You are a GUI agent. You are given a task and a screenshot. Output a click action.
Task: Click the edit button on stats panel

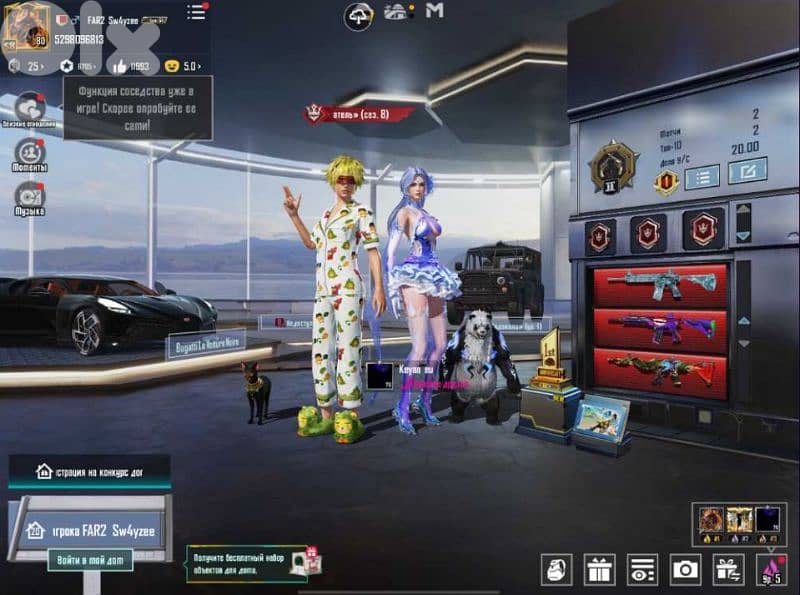coord(747,172)
